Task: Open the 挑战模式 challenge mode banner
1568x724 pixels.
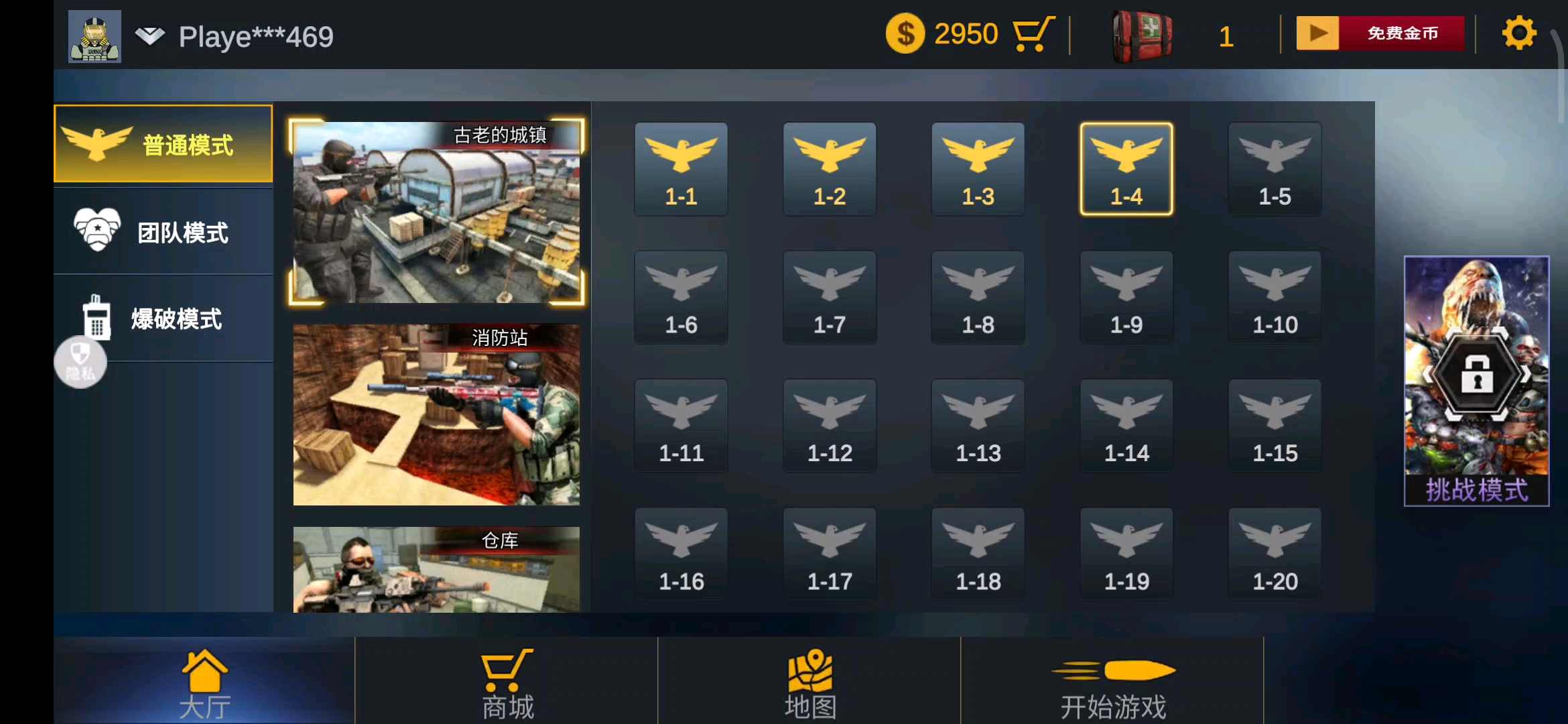Action: 1476,381
